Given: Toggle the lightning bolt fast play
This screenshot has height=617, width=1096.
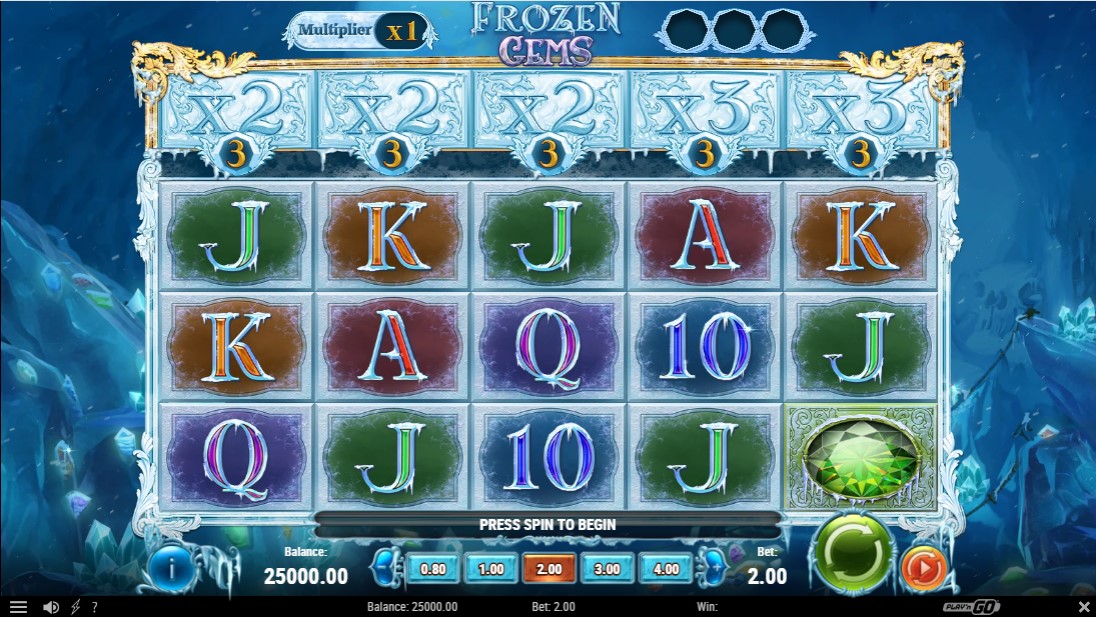Looking at the screenshot, I should click(75, 607).
